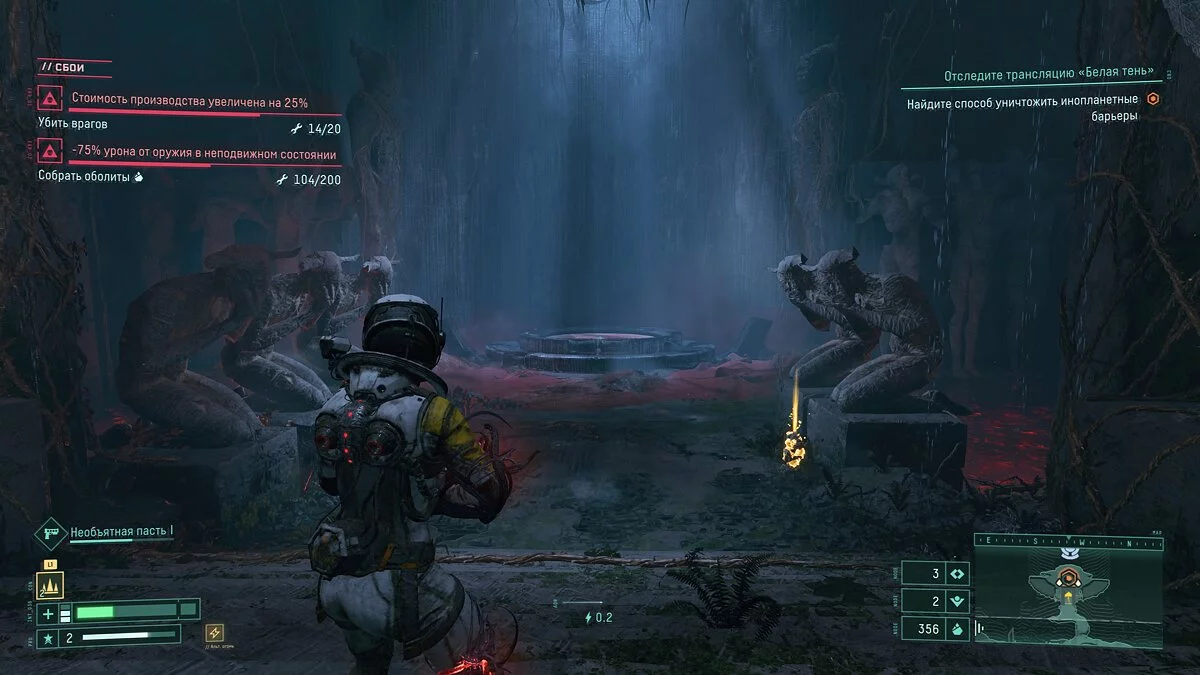The height and width of the screenshot is (675, 1200).
Task: Use the spiked consumable item slot
Action: 50,585
